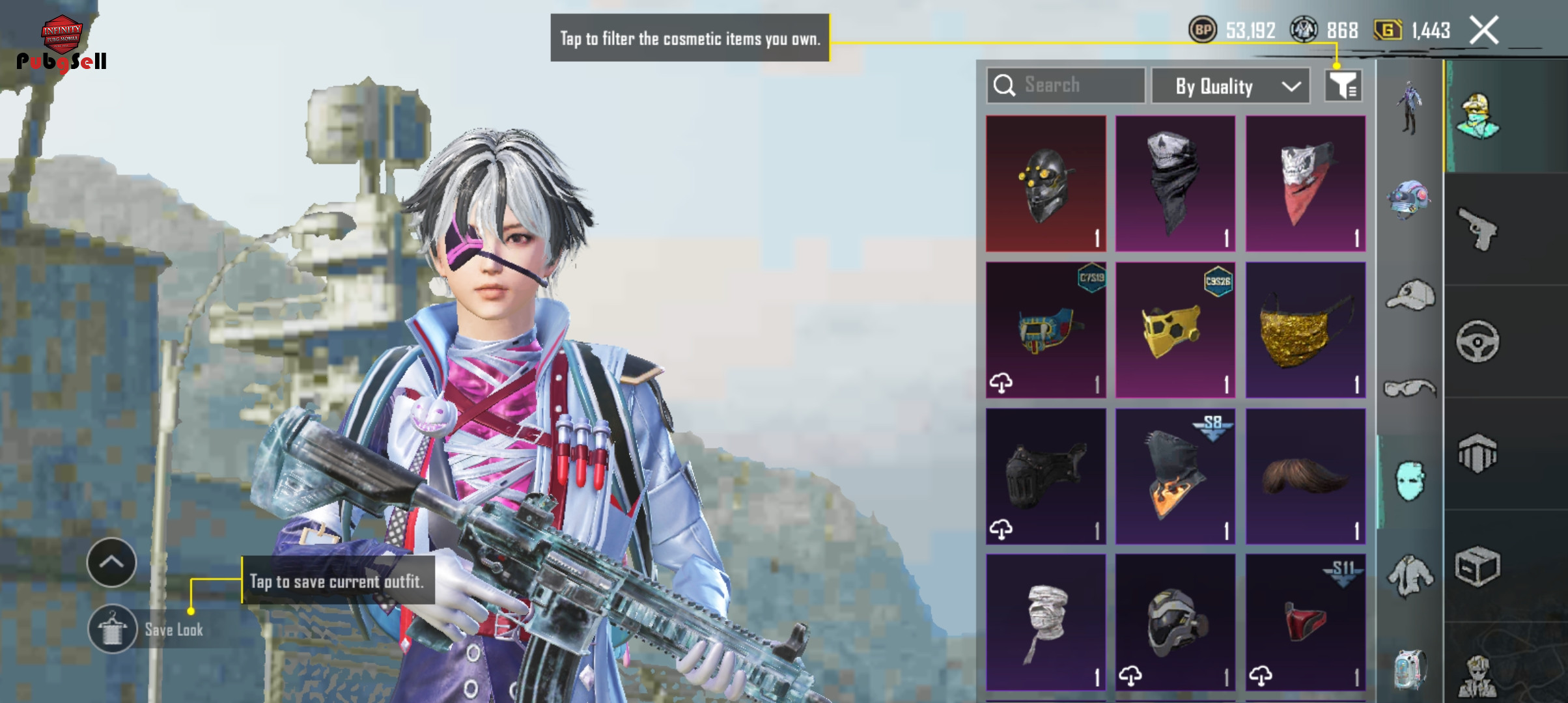The width and height of the screenshot is (1568, 703).
Task: Open the By Quality sort dropdown
Action: point(1230,86)
